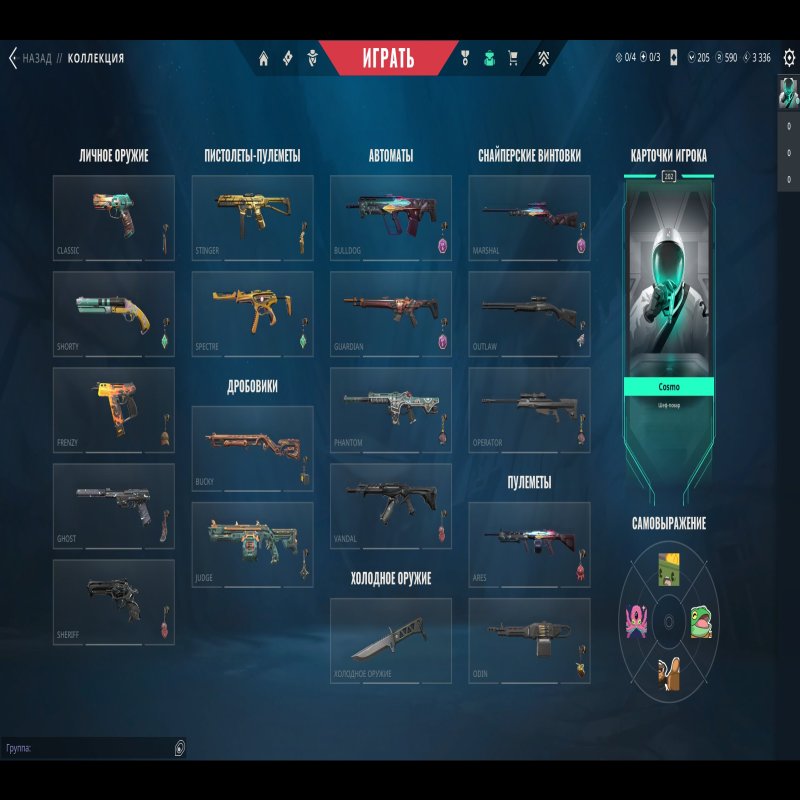Open the home icon in top bar
The height and width of the screenshot is (800, 800).
(264, 58)
